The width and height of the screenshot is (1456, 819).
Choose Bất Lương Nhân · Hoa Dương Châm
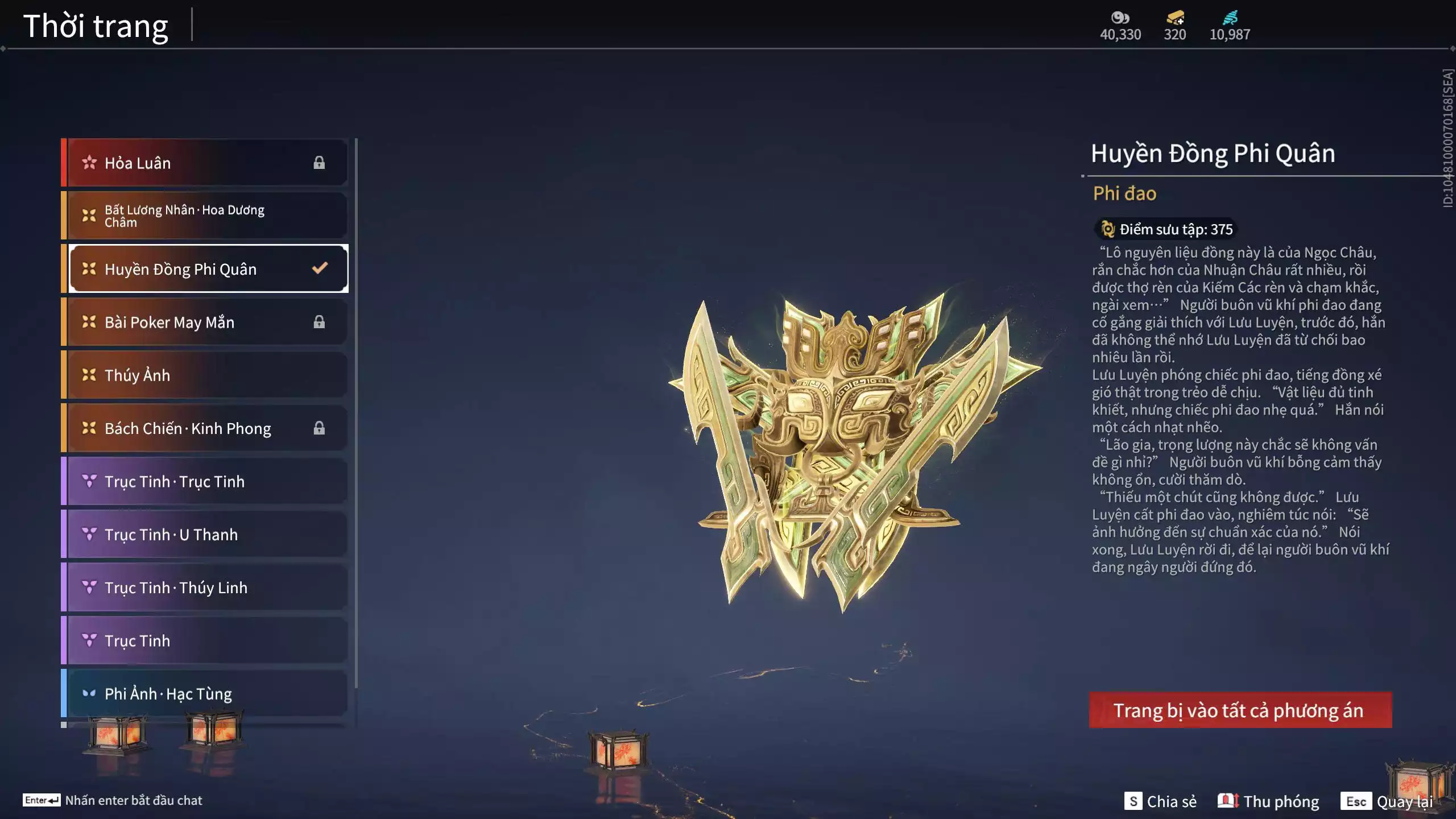tap(205, 216)
